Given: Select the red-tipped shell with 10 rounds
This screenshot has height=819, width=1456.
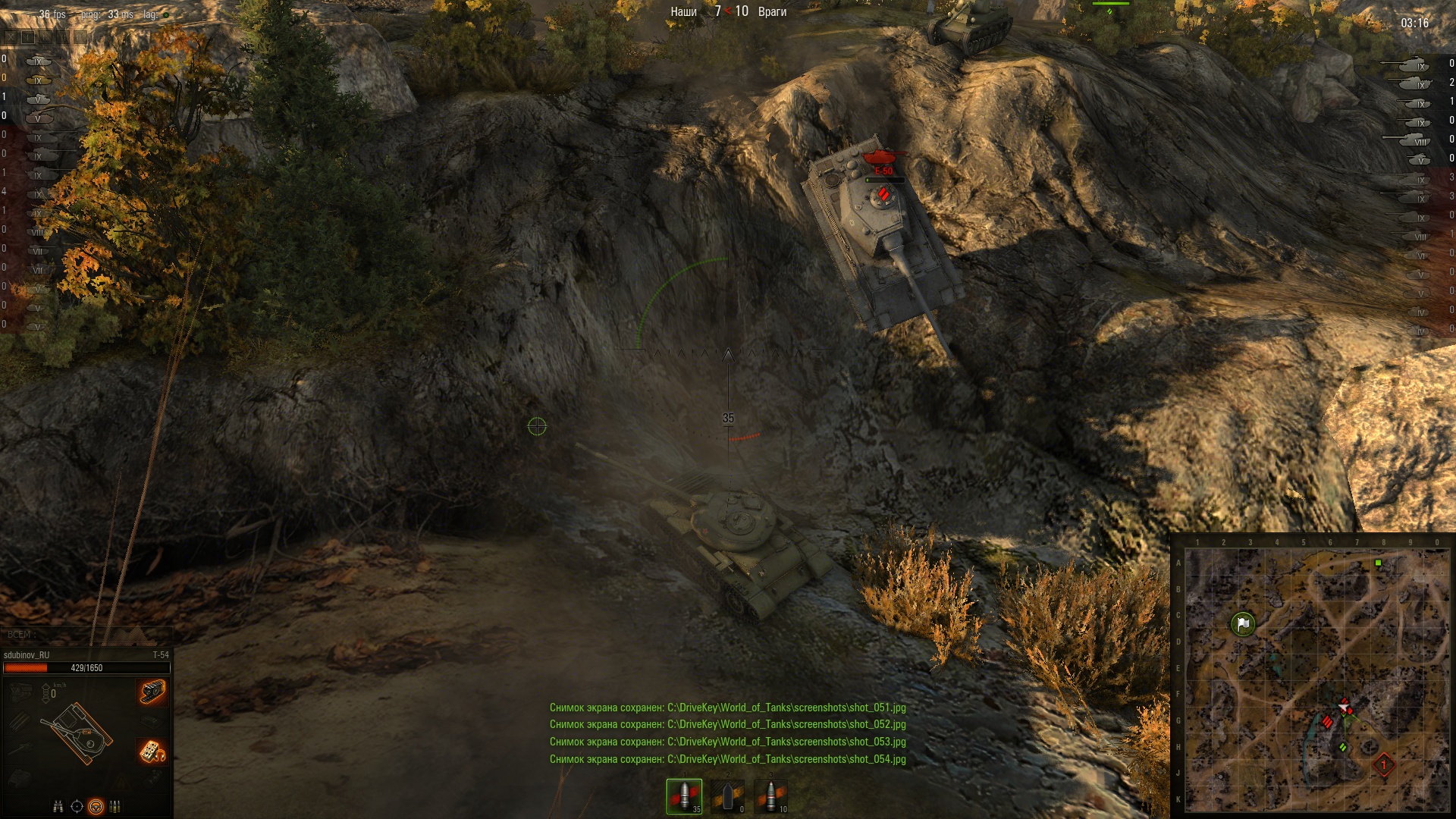Looking at the screenshot, I should click(771, 796).
